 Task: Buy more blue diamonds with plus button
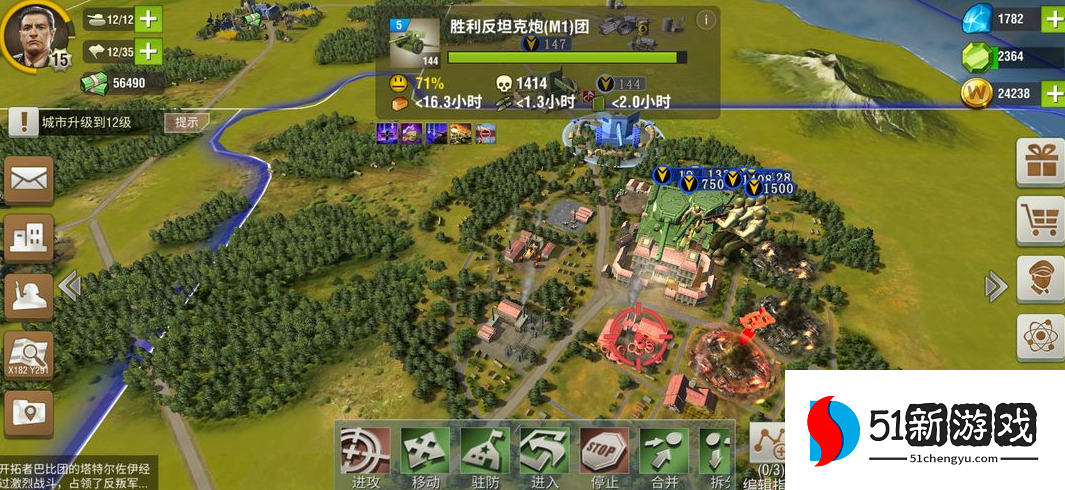[1053, 19]
